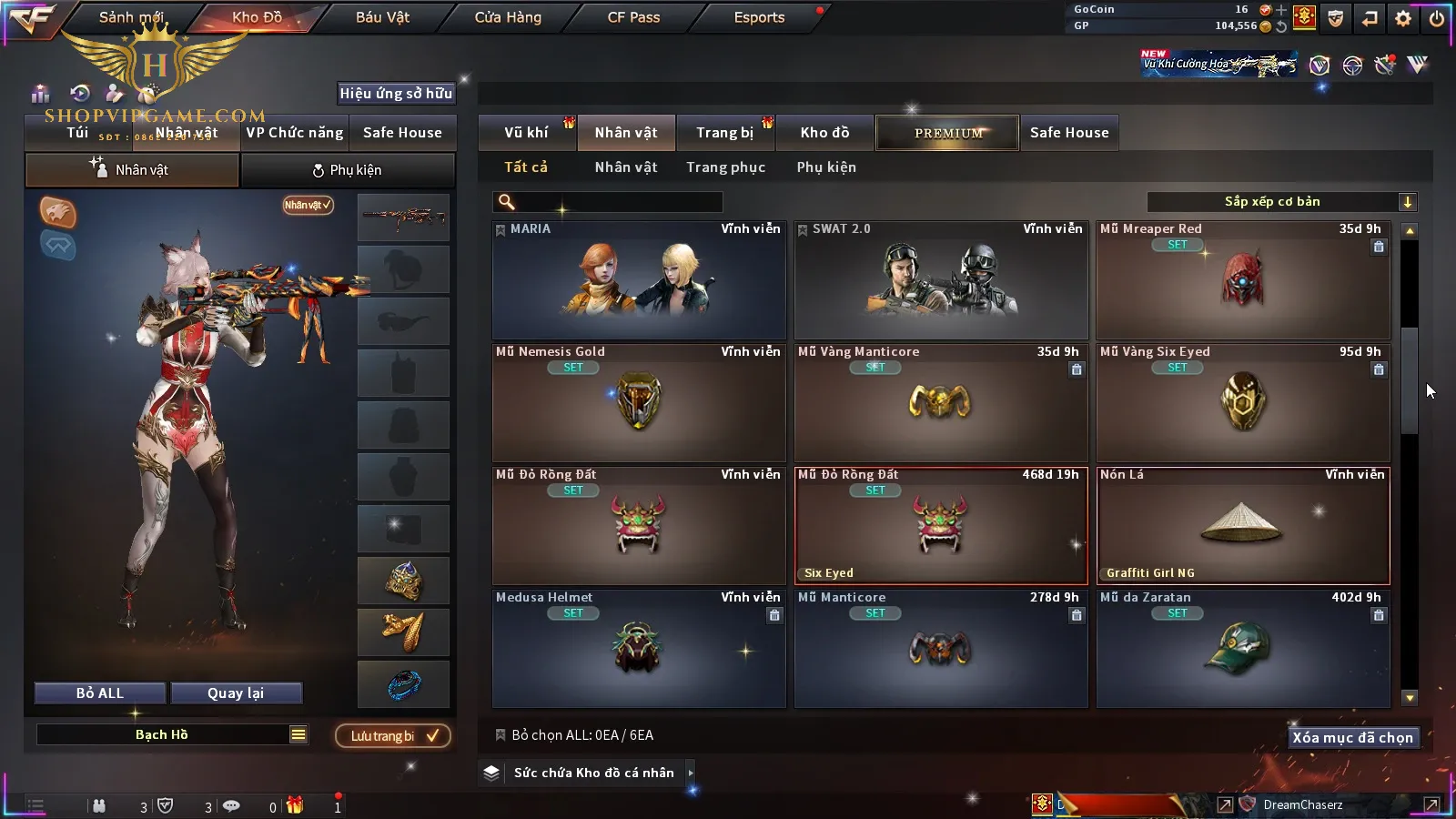This screenshot has width=1456, height=819.
Task: Switch to the Trang bị tab
Action: 724,133
